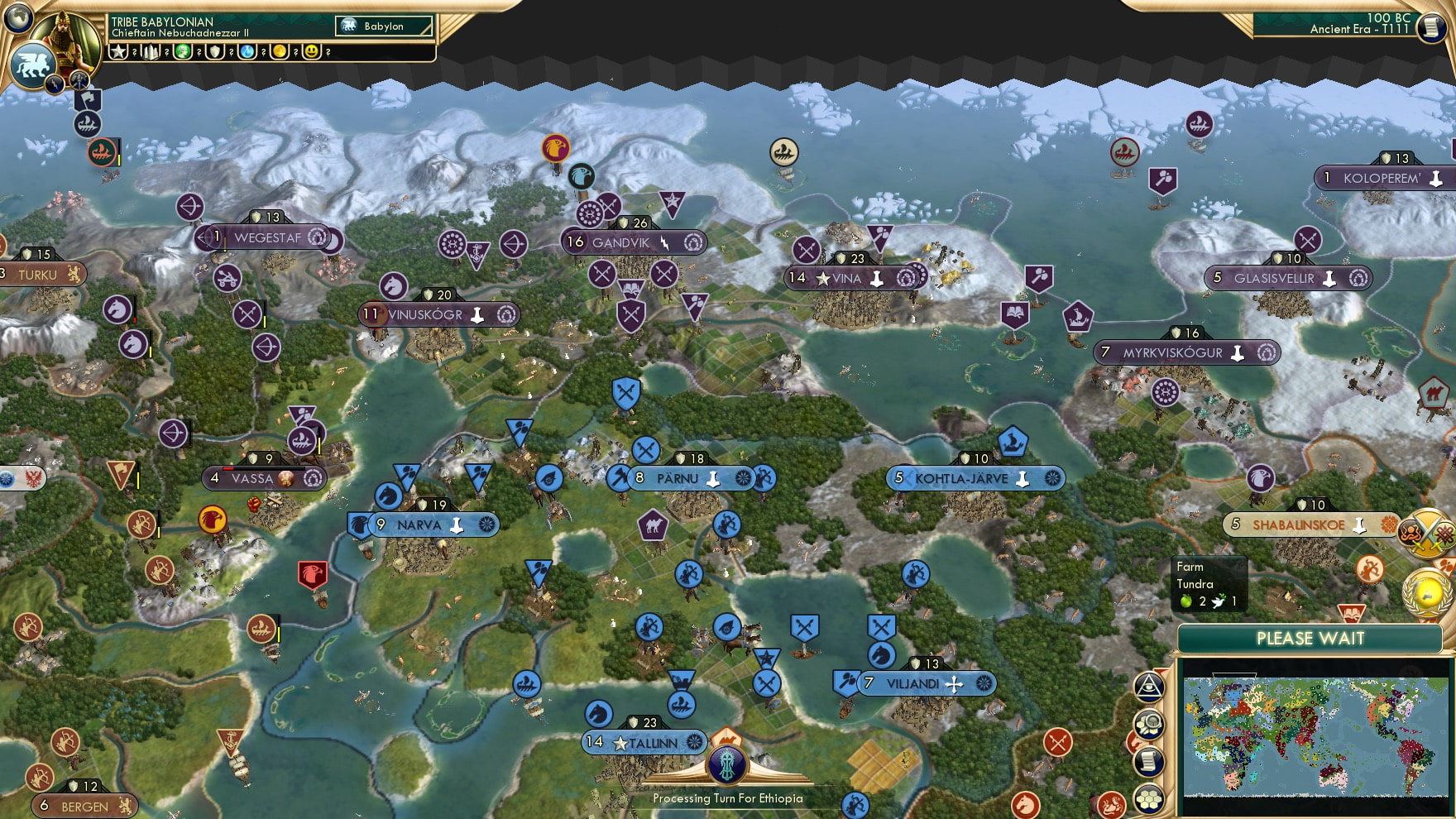This screenshot has width=1456, height=819.
Task: Open the scroll menu by the turn counter
Action: point(1430,27)
